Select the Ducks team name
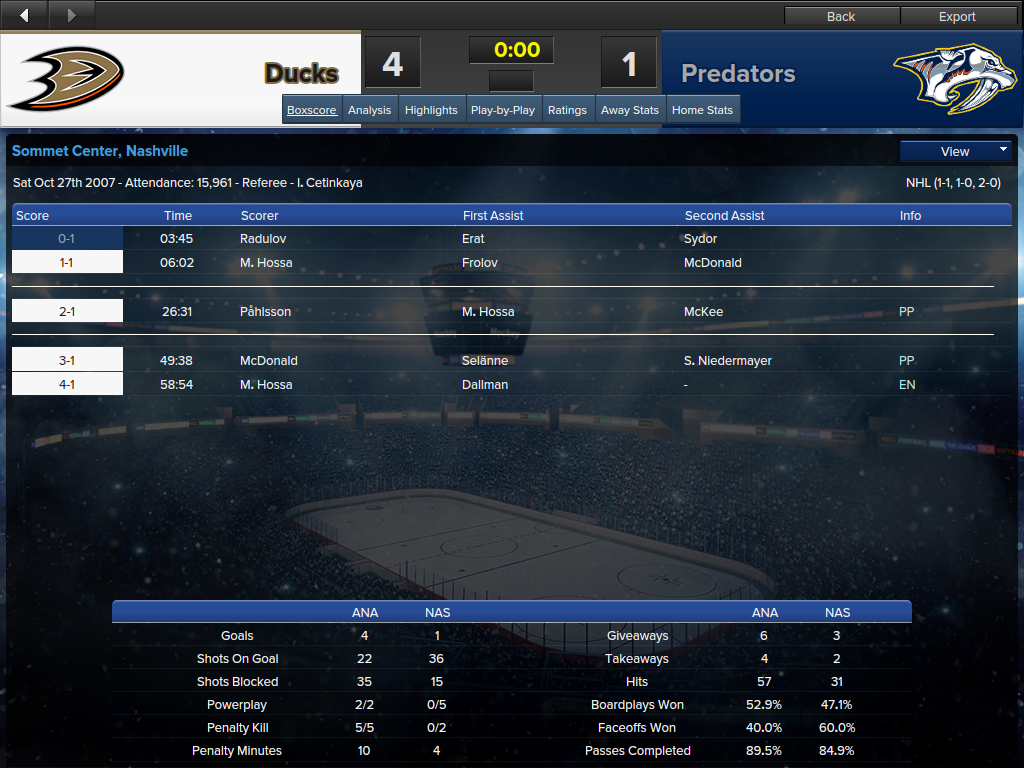 tap(301, 73)
